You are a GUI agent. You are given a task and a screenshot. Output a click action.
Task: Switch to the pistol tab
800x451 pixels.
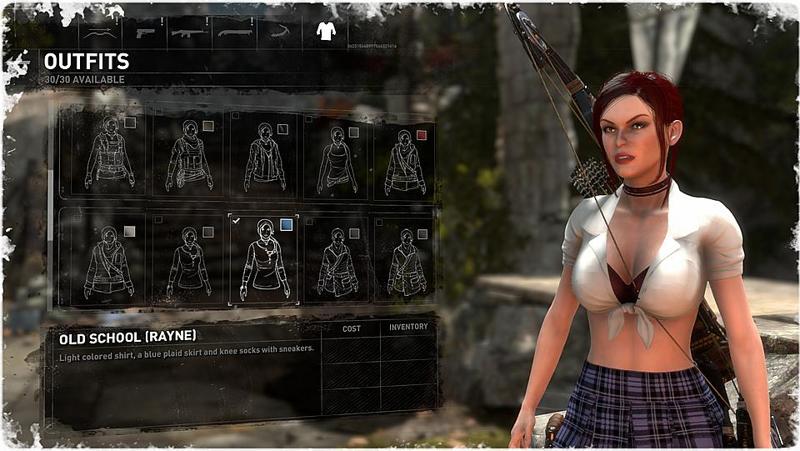coord(145,31)
